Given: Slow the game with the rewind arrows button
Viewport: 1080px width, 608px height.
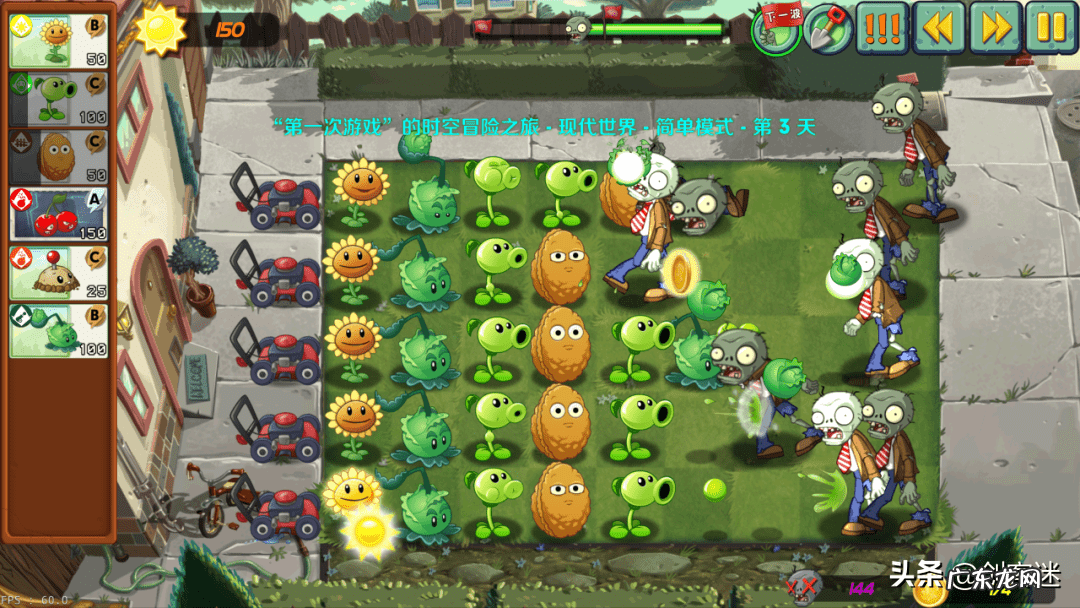Looking at the screenshot, I should coord(938,27).
